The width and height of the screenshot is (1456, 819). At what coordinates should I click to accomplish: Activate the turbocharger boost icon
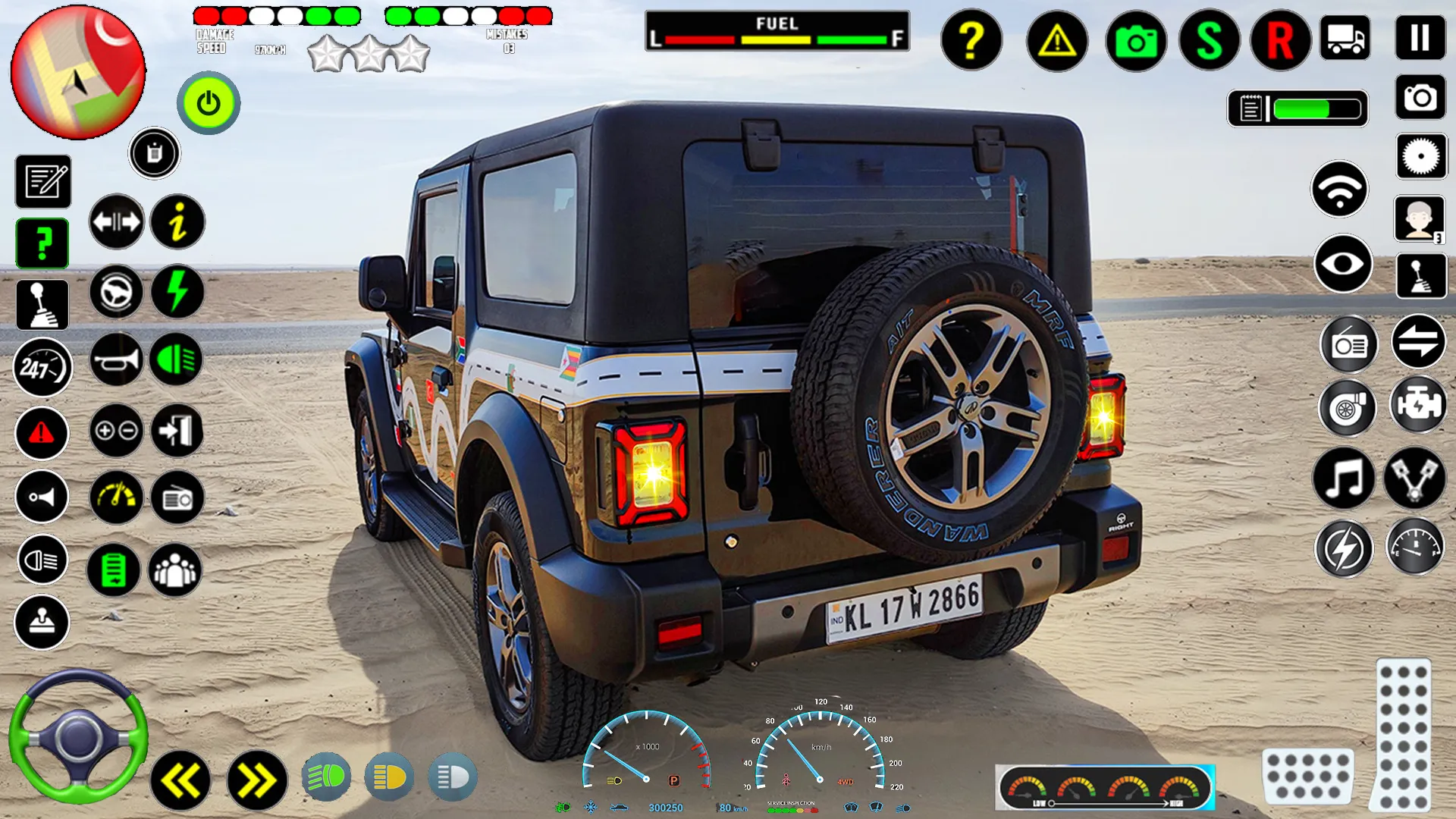tap(1348, 408)
